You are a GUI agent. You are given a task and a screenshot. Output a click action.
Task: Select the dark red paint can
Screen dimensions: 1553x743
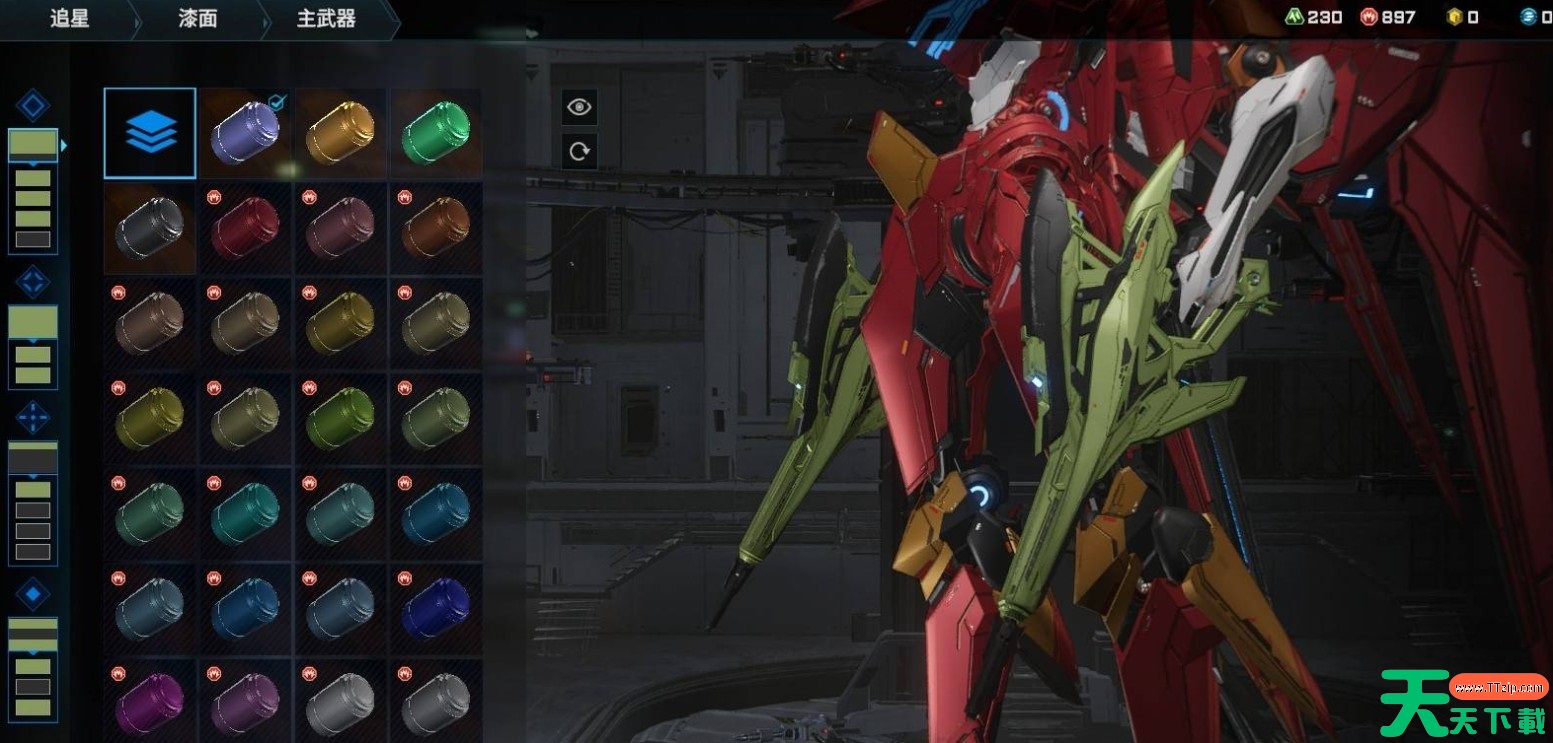pyautogui.click(x=244, y=229)
